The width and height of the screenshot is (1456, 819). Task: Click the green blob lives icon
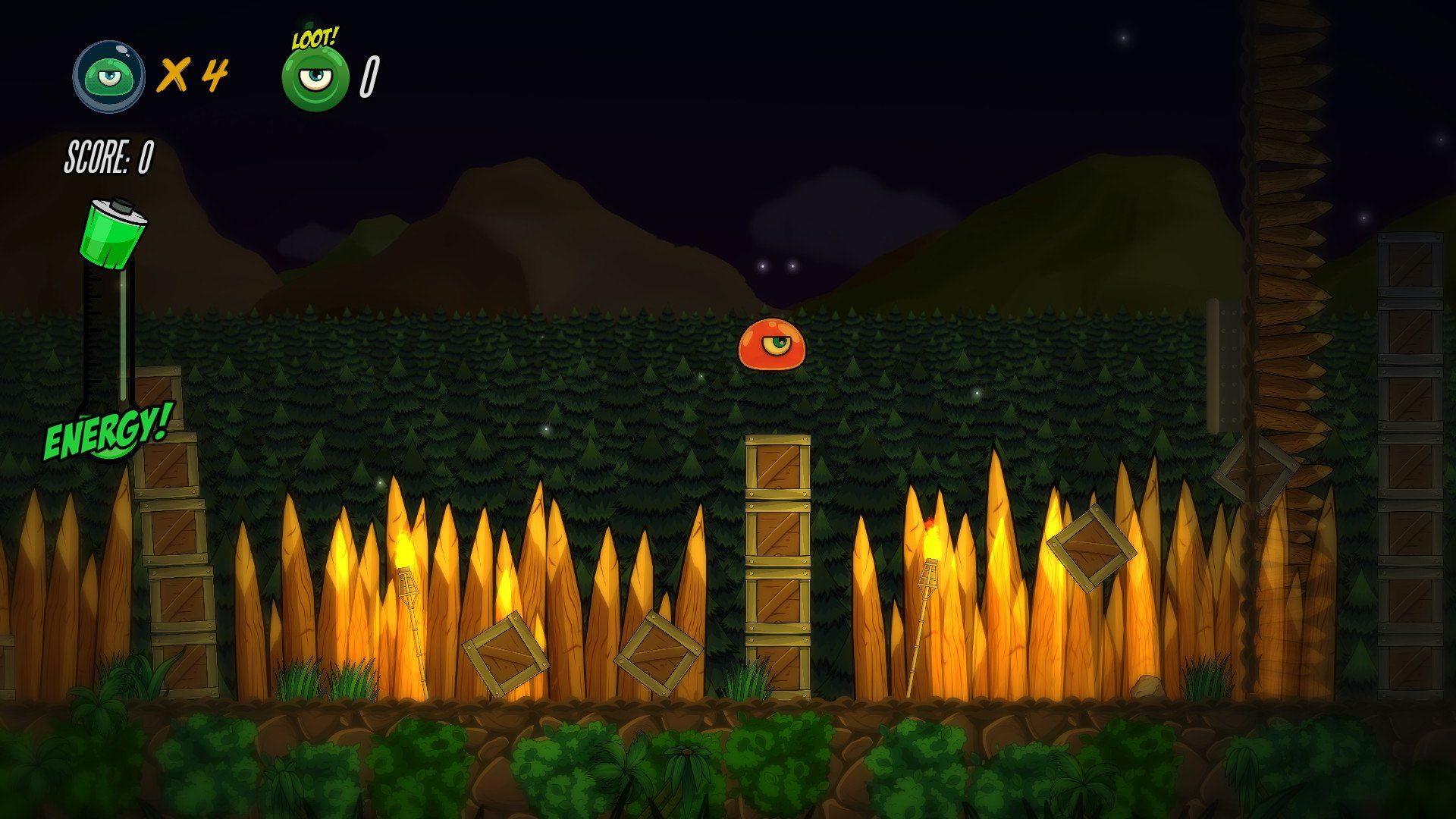pyautogui.click(x=109, y=77)
